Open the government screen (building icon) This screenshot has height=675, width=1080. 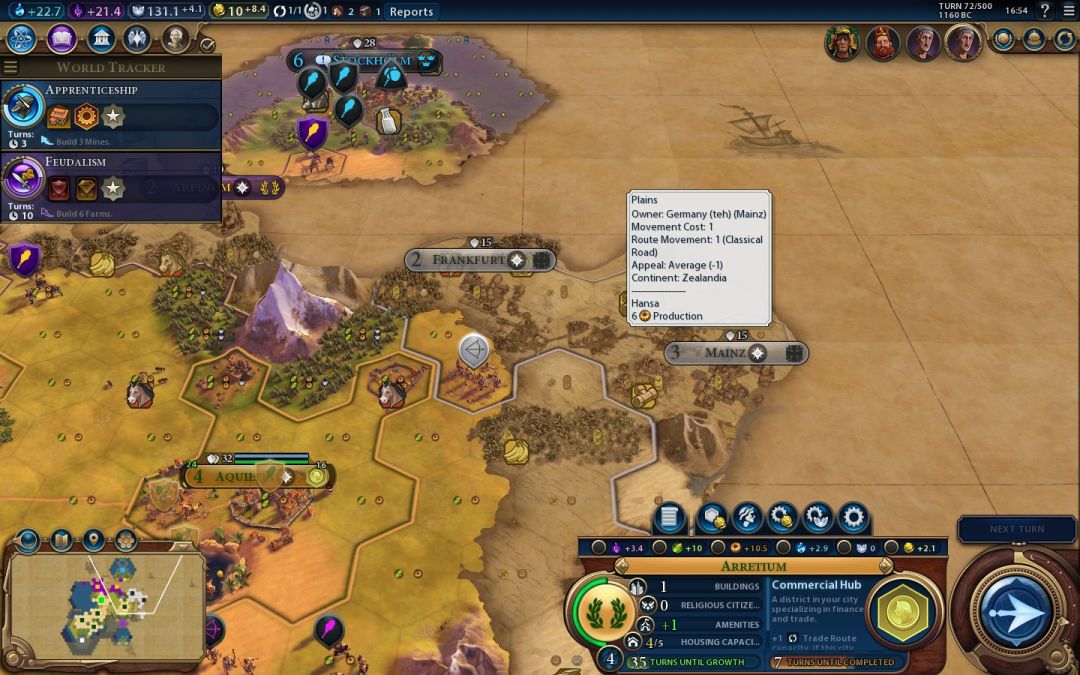(100, 40)
